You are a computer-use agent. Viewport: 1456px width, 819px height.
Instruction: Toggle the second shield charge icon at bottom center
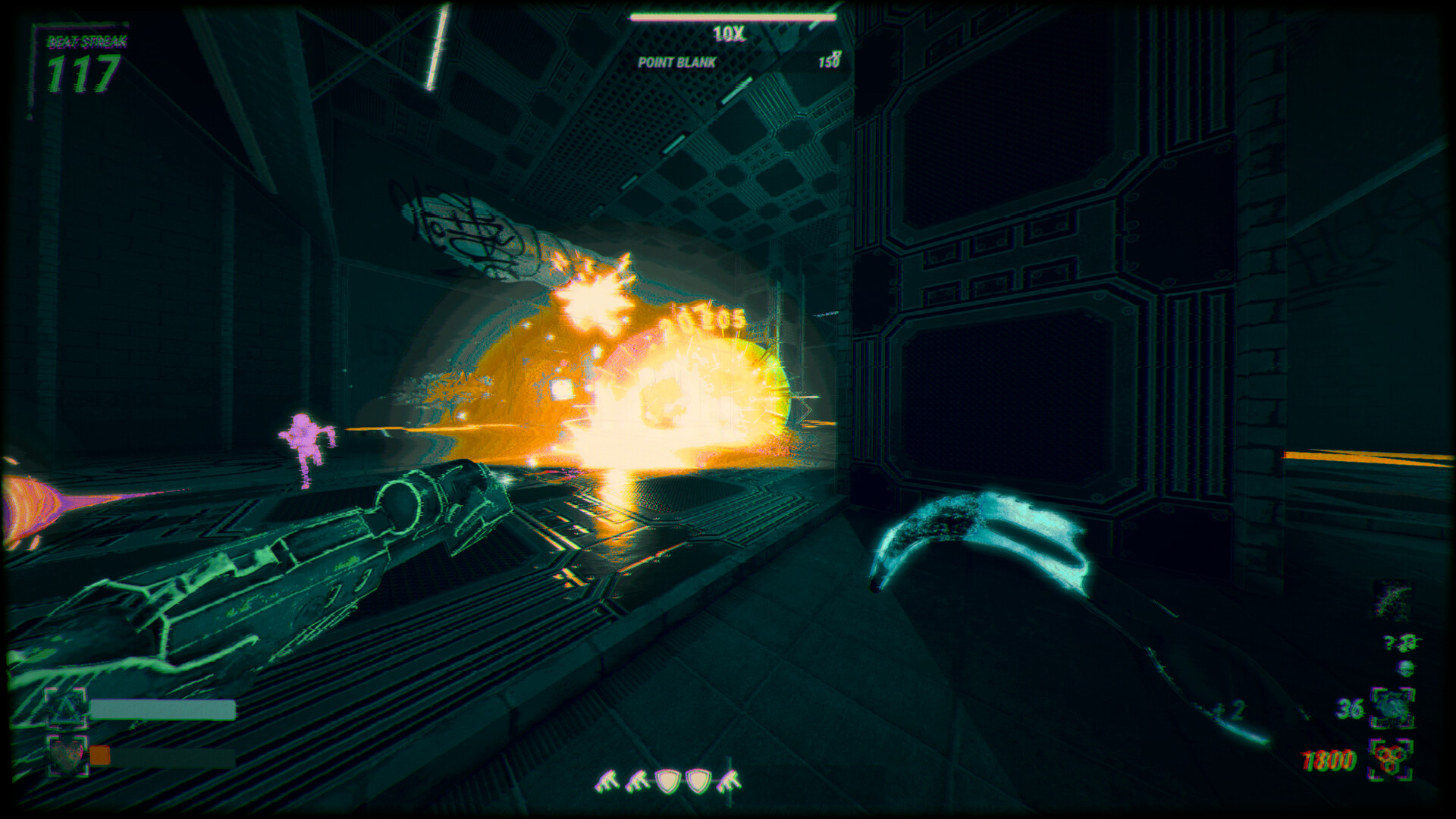[698, 781]
